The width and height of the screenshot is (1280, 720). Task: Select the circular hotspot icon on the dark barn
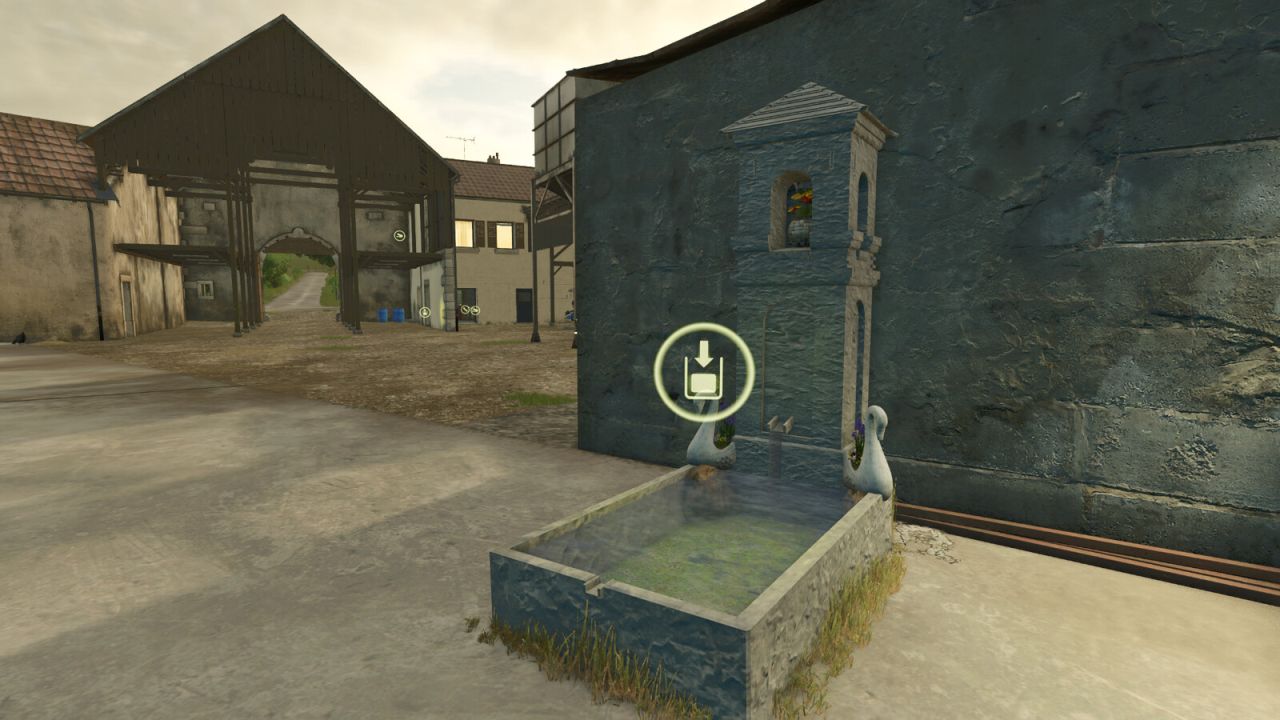[x=399, y=236]
